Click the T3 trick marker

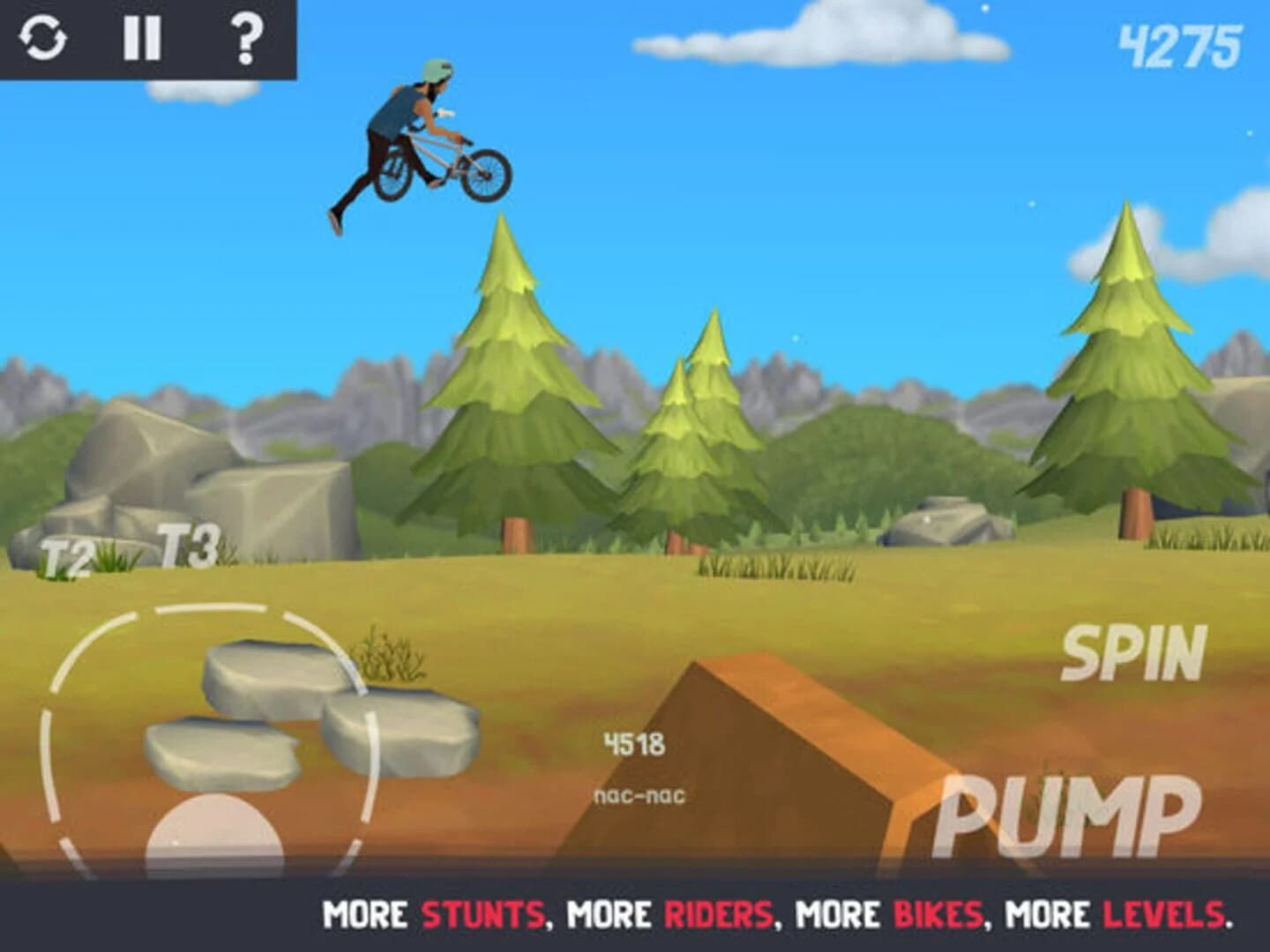click(187, 543)
